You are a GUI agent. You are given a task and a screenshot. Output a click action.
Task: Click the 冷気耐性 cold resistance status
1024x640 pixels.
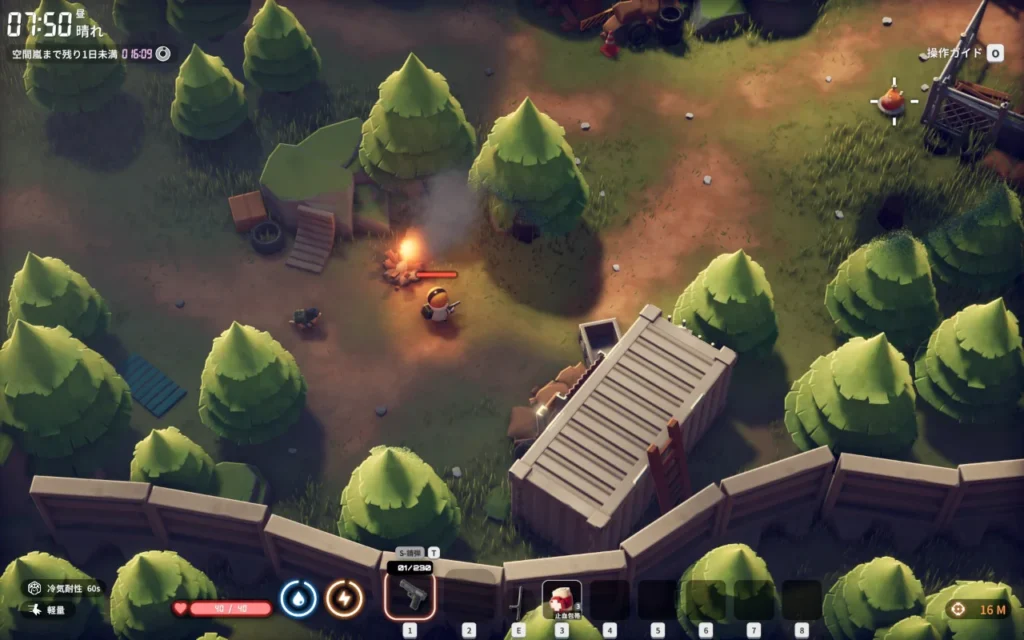[x=64, y=589]
